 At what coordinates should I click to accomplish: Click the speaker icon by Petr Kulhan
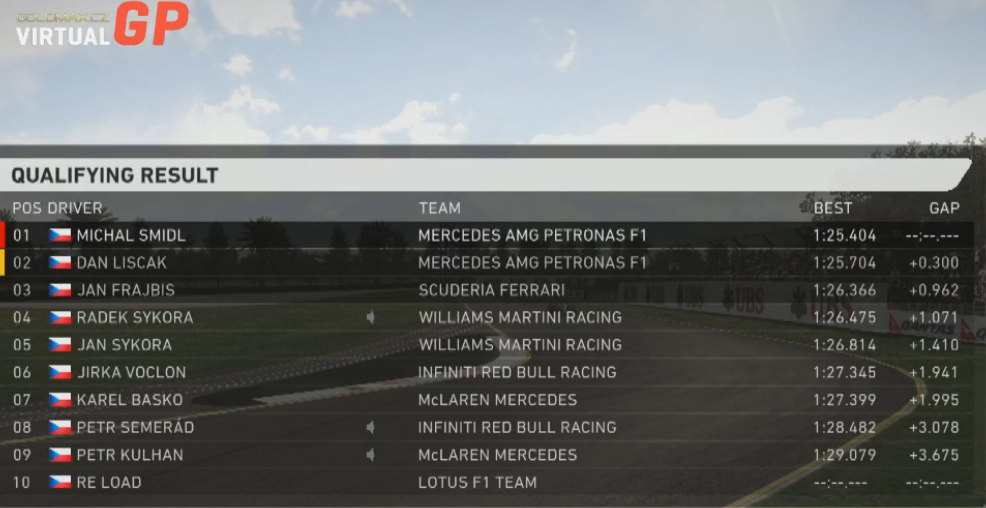pos(371,455)
